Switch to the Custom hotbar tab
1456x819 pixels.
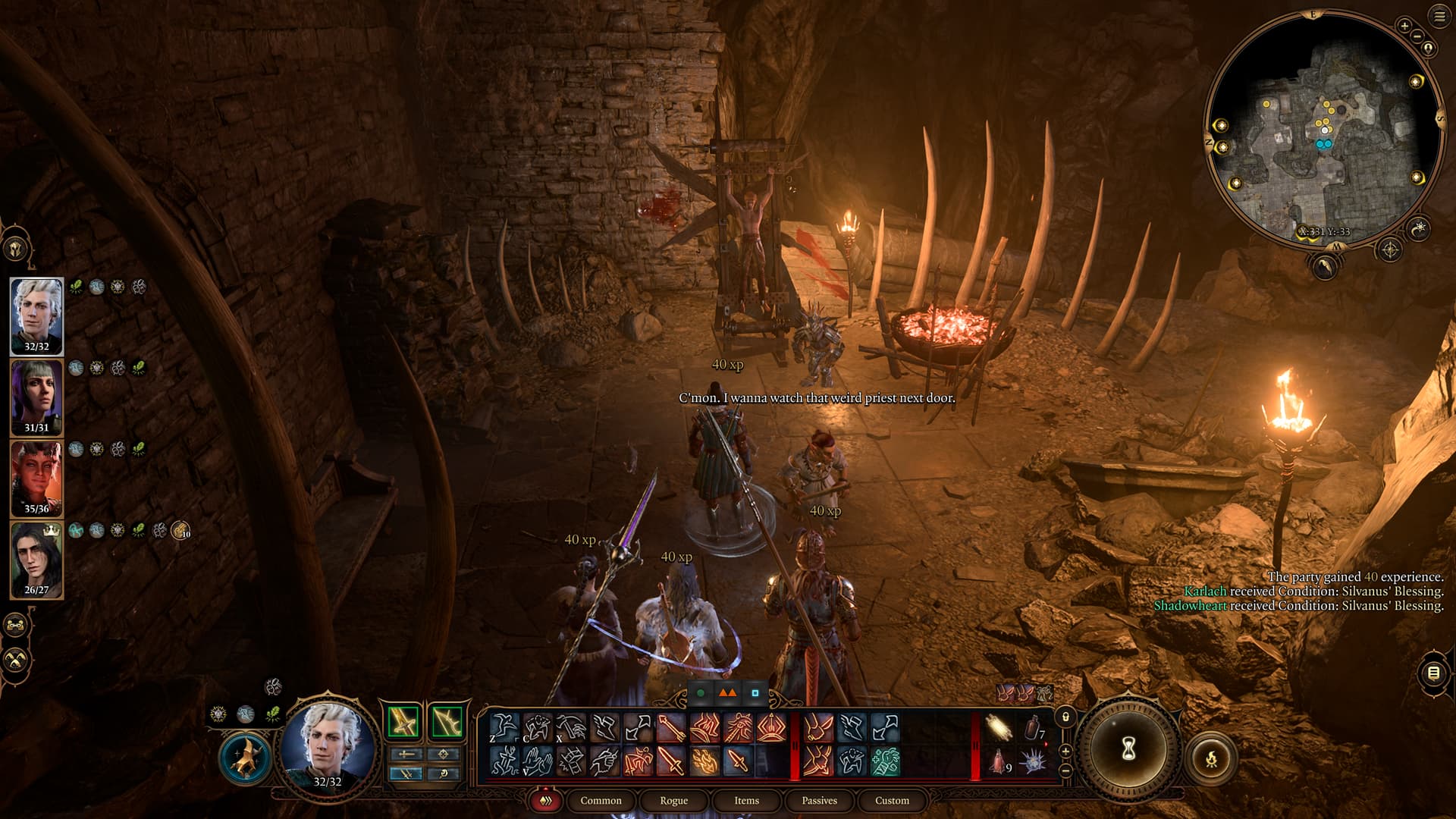(x=892, y=801)
